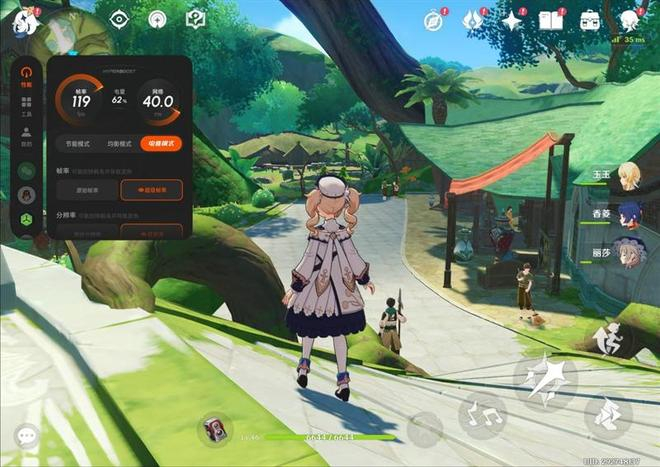
Task: Open the Paimon main menu
Action: pyautogui.click(x=23, y=20)
